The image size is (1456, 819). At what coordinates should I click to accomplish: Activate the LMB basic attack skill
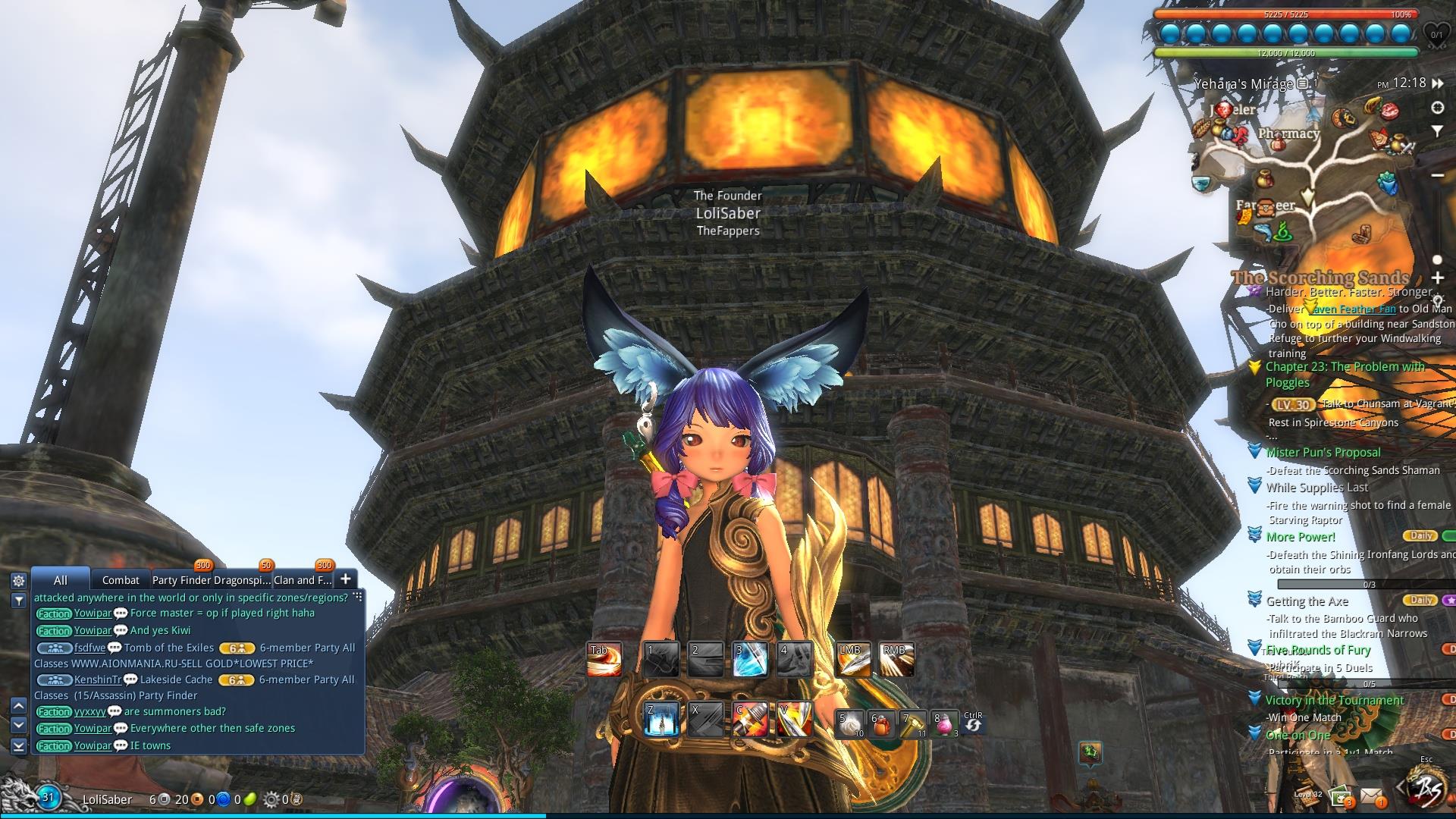(x=852, y=660)
